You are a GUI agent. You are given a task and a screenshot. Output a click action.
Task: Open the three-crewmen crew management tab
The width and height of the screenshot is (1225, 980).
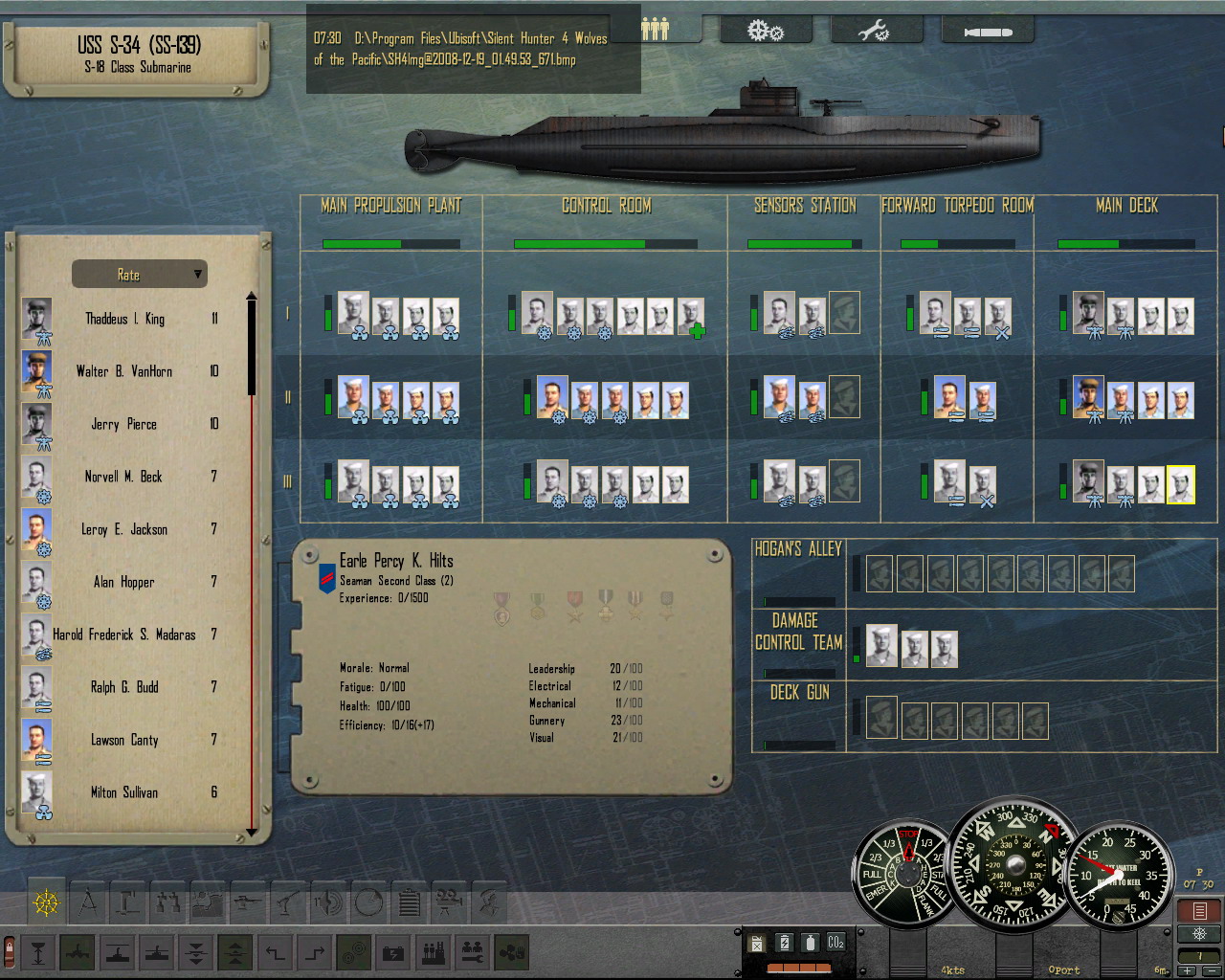[656, 30]
